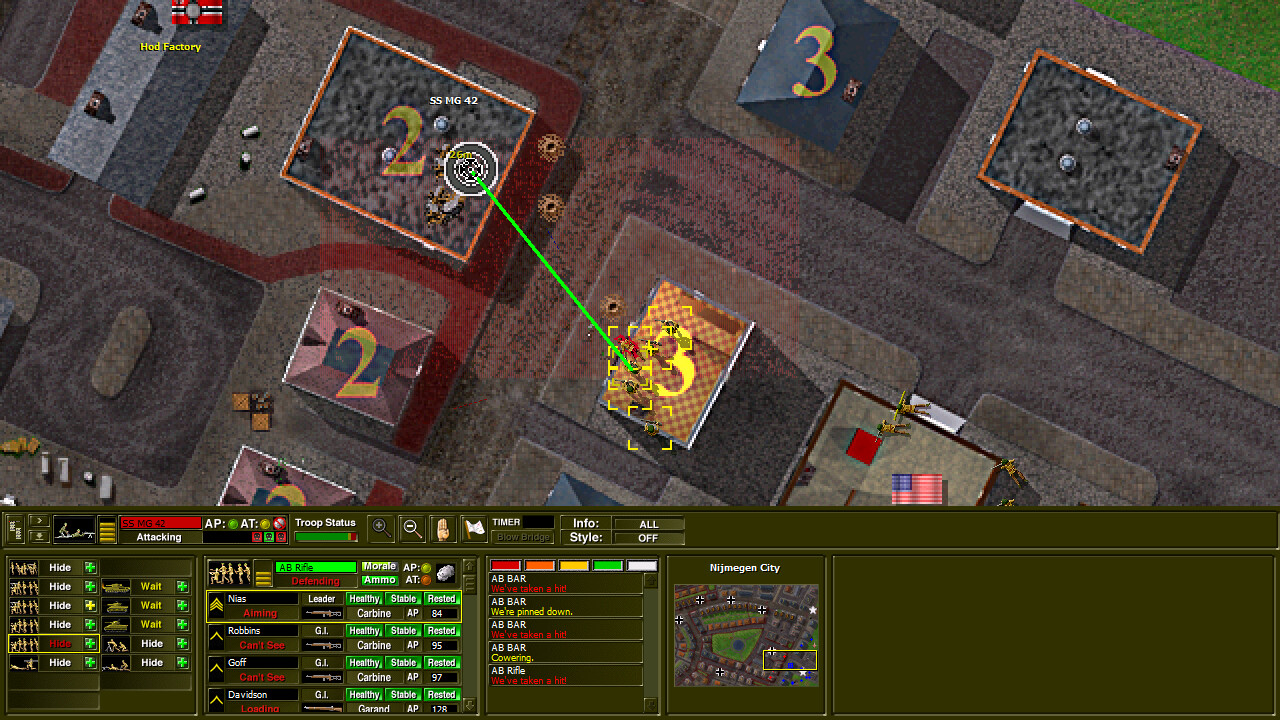The image size is (1280, 720).
Task: Click the Ammo button in the squad panel
Action: coord(380,580)
